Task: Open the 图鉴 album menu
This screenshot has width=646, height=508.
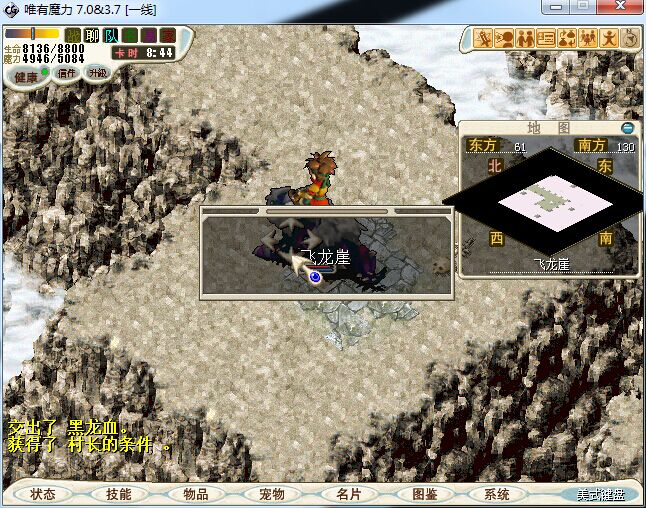Action: [424, 494]
